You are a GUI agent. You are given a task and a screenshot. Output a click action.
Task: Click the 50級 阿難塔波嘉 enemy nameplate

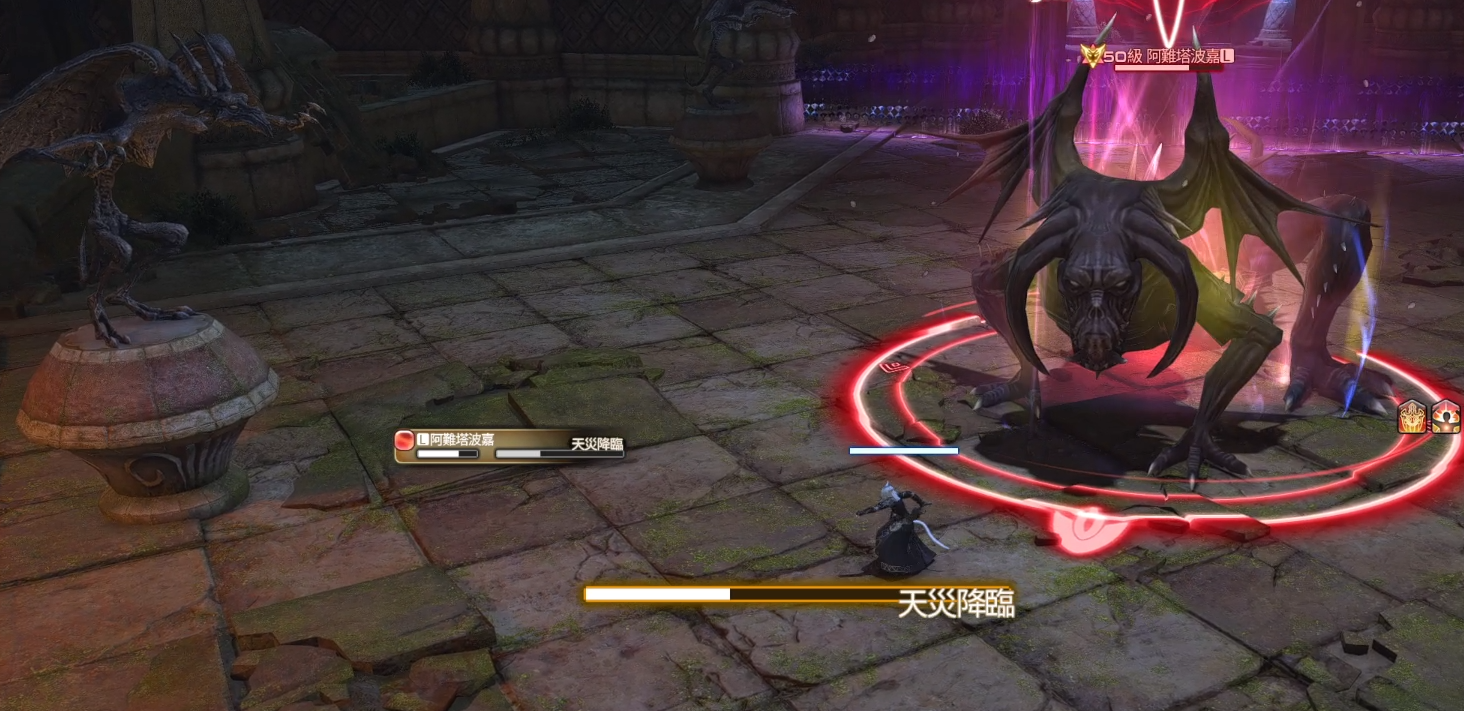coord(1159,57)
